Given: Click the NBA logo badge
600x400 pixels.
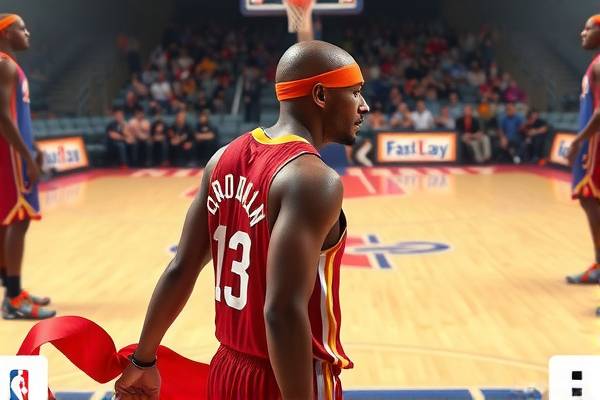Looking at the screenshot, I should (20, 381).
